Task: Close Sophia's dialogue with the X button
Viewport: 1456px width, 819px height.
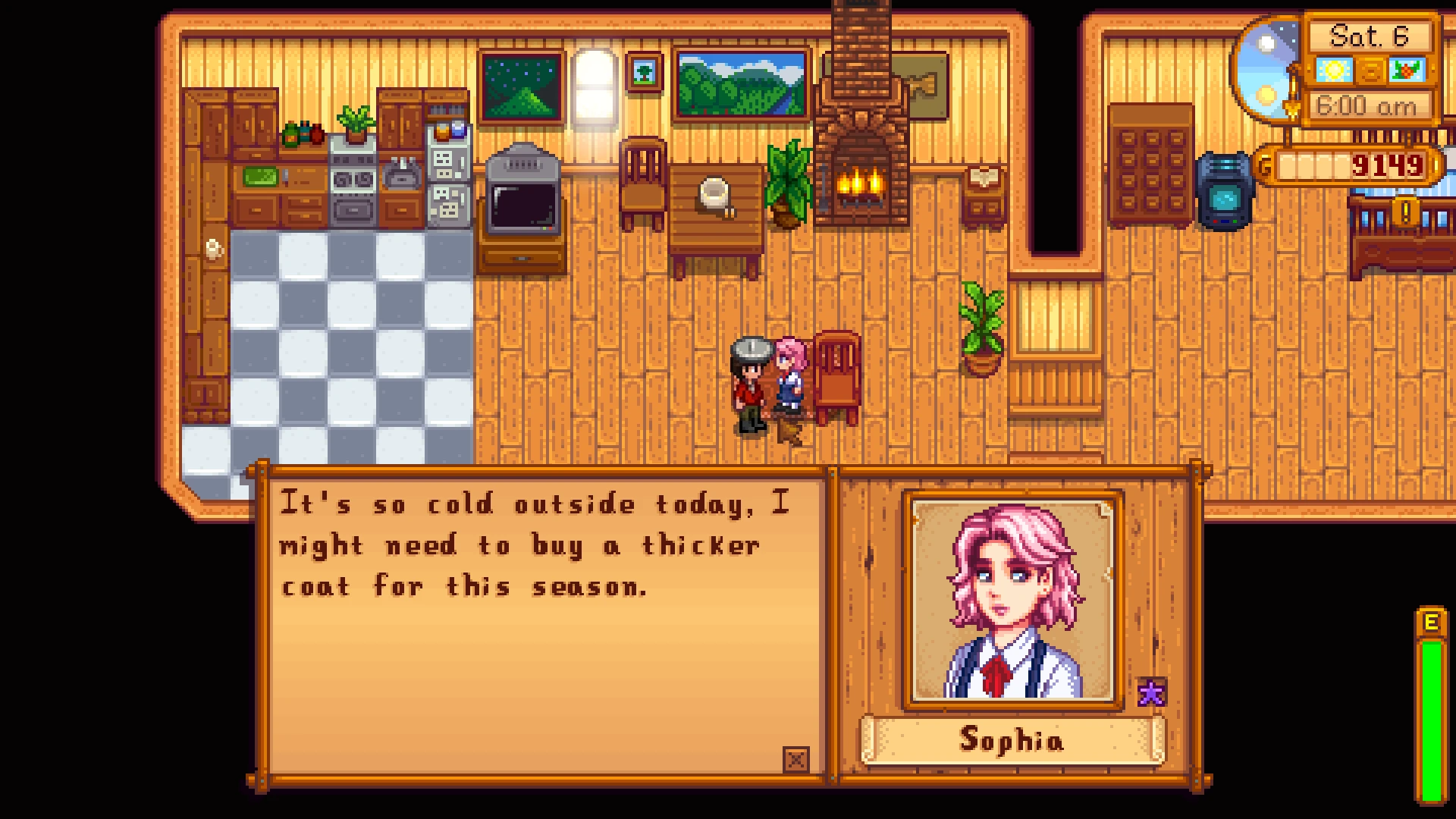Action: (795, 759)
